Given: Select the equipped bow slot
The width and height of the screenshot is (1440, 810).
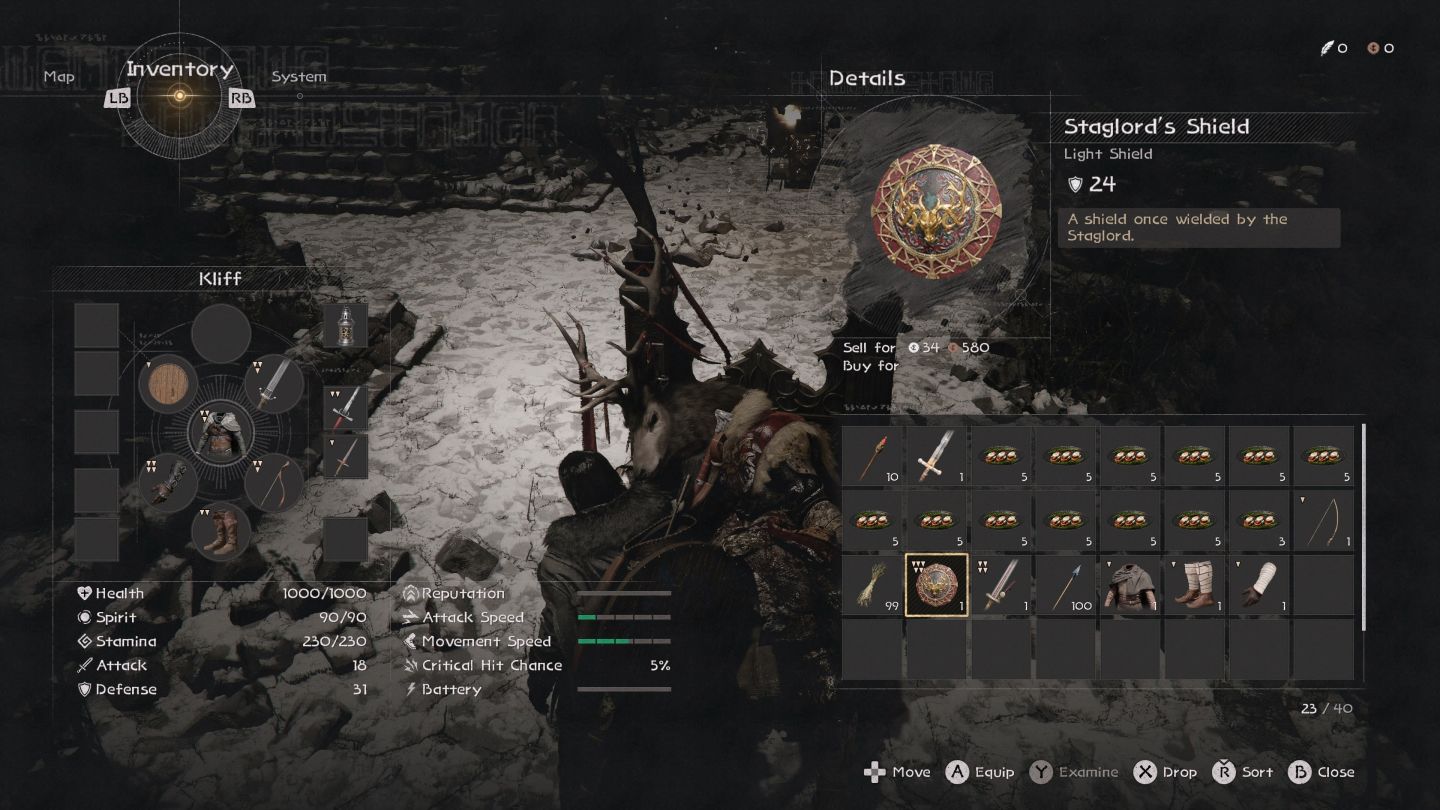Looking at the screenshot, I should [x=274, y=482].
